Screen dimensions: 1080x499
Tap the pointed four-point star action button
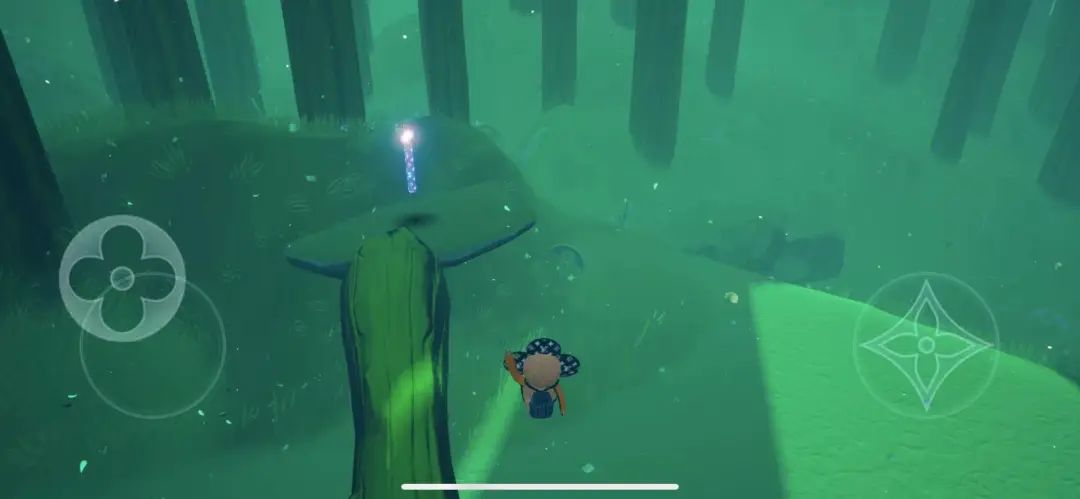point(926,345)
